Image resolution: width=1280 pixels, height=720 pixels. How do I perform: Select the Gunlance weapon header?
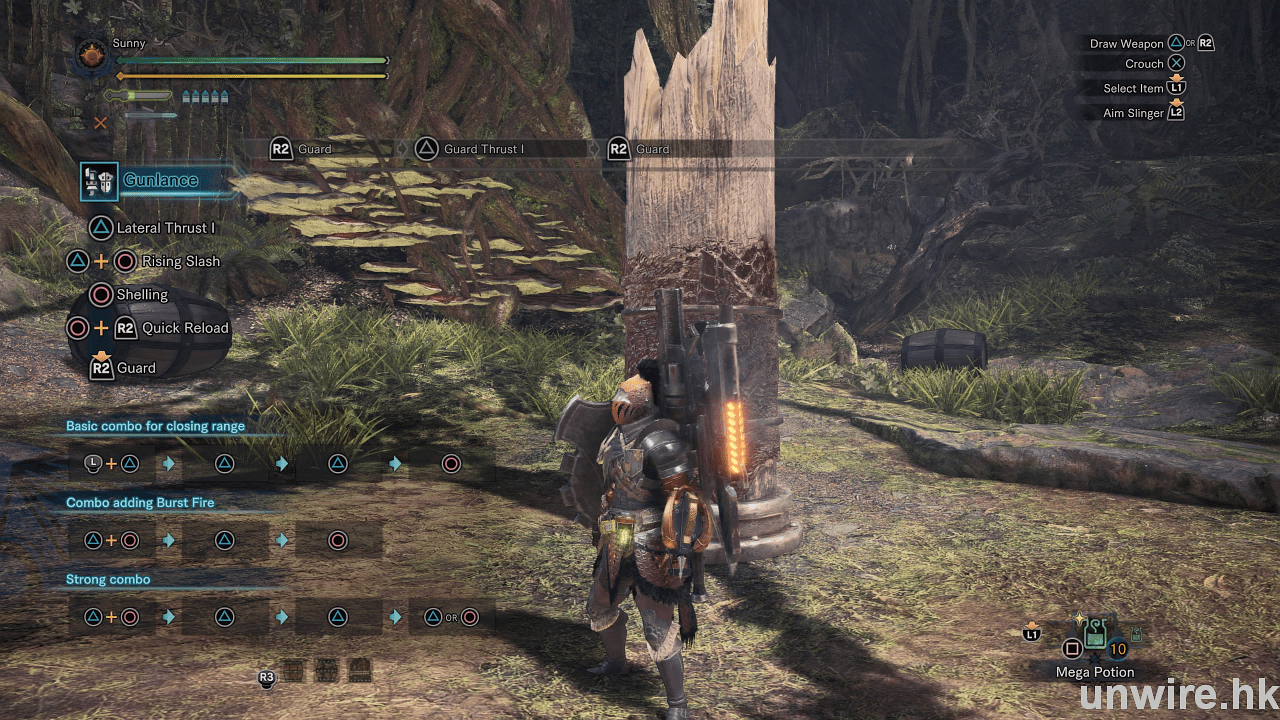pos(160,181)
